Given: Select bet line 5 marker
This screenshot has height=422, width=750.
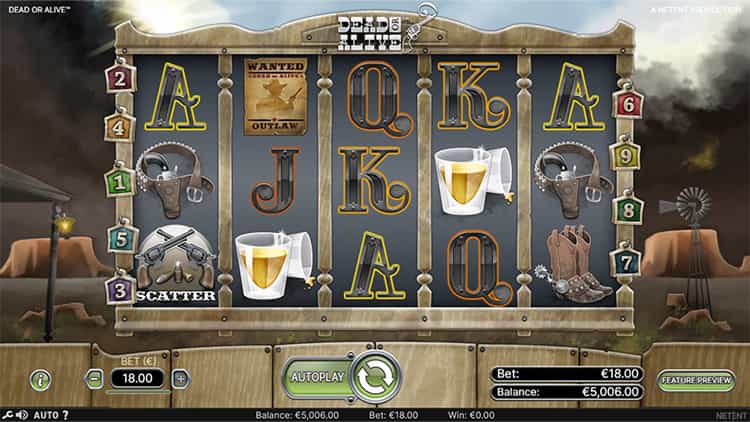Looking at the screenshot, I should pos(120,239).
